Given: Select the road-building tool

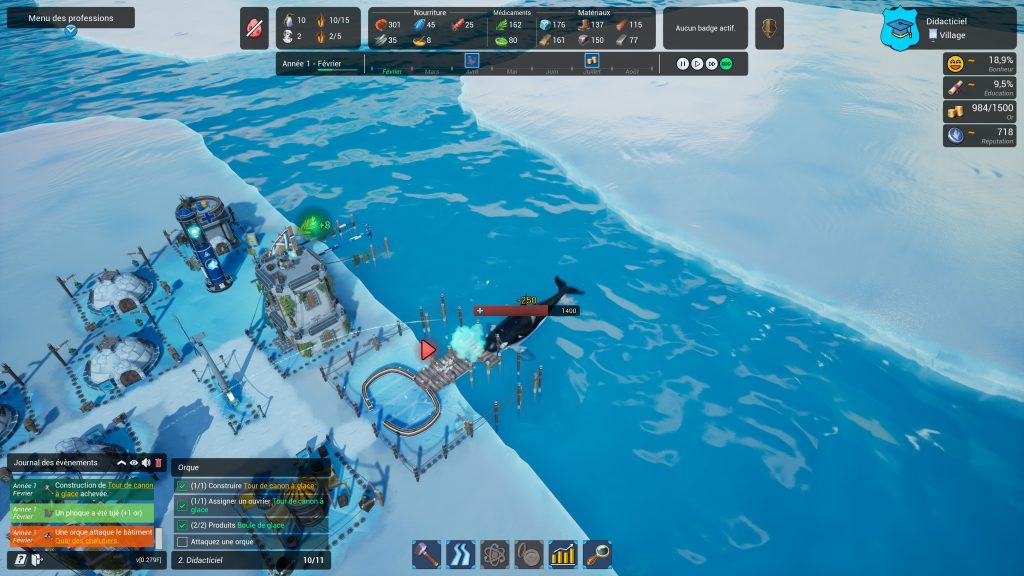Looking at the screenshot, I should point(458,554).
